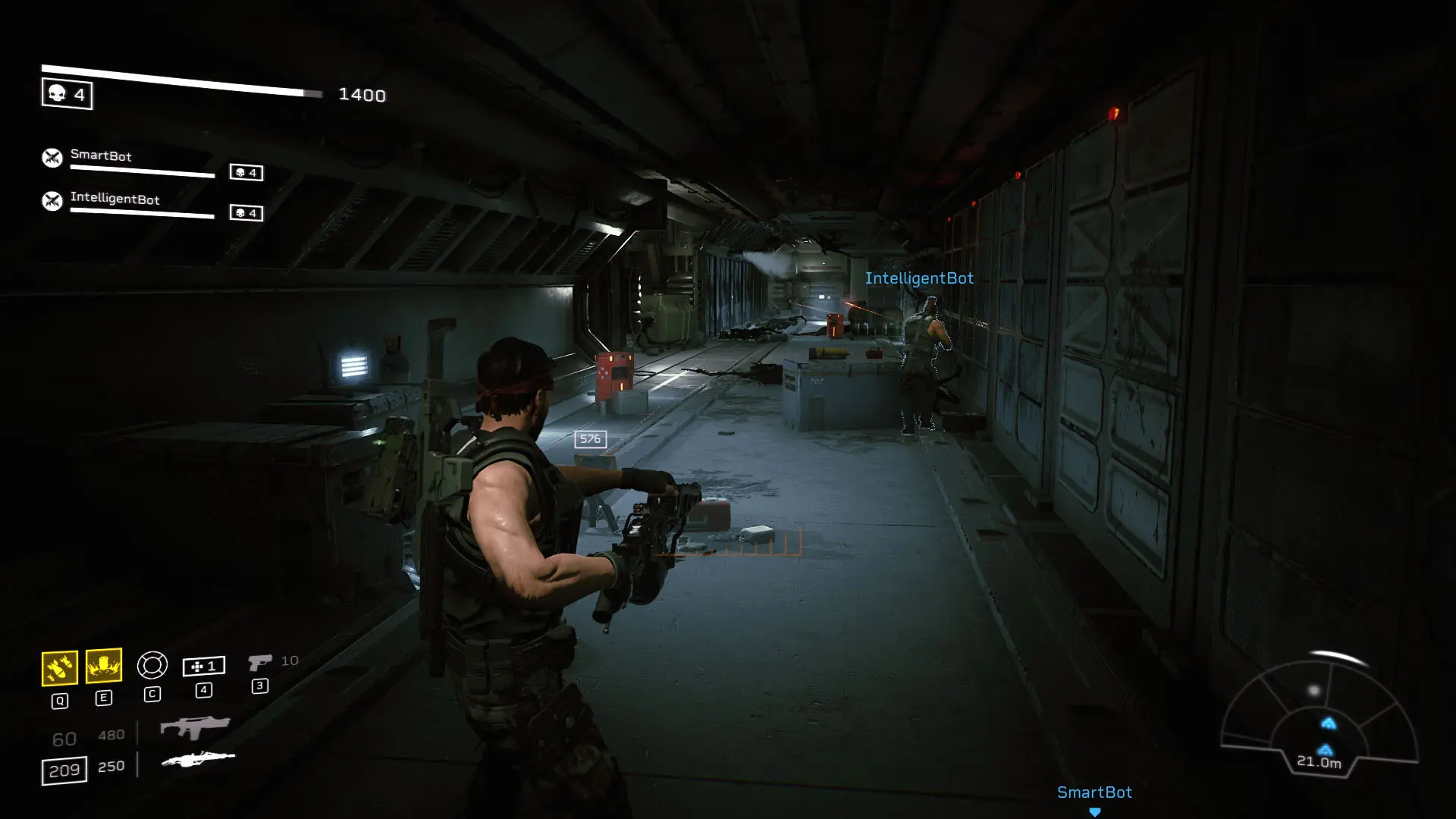Viewport: 1456px width, 819px height.
Task: Activate the yellow falling bombs ability
Action: tap(59, 667)
